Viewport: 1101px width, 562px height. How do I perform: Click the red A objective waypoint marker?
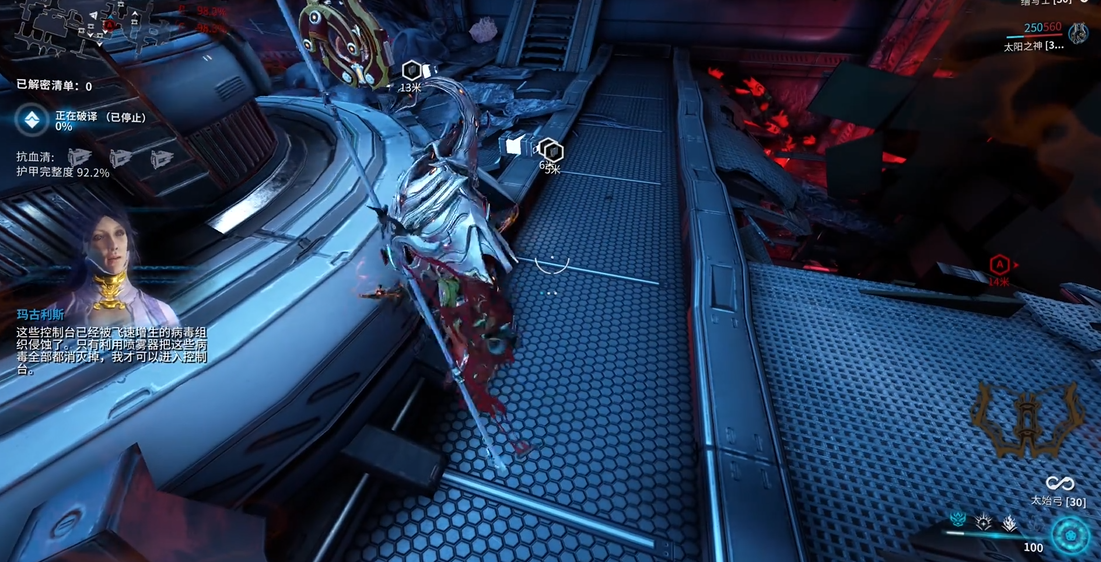pyautogui.click(x=998, y=264)
